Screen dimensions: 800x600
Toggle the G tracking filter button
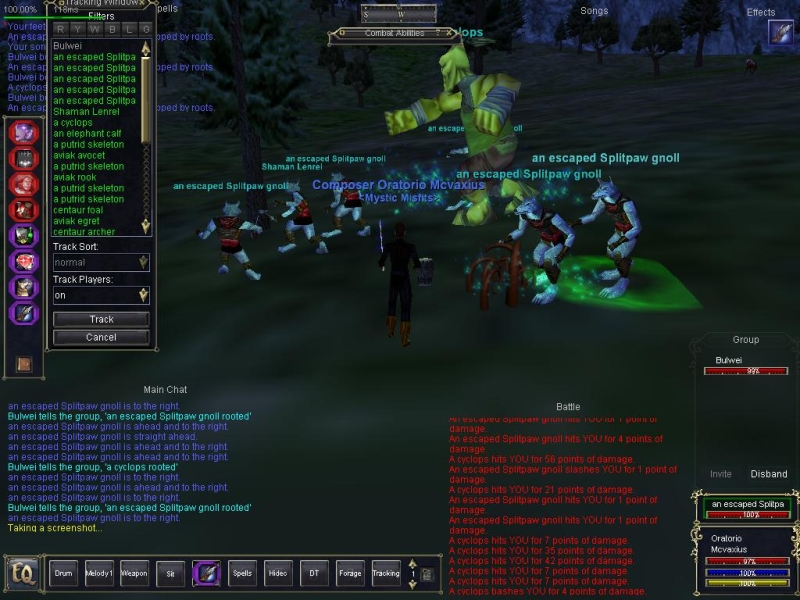(146, 31)
